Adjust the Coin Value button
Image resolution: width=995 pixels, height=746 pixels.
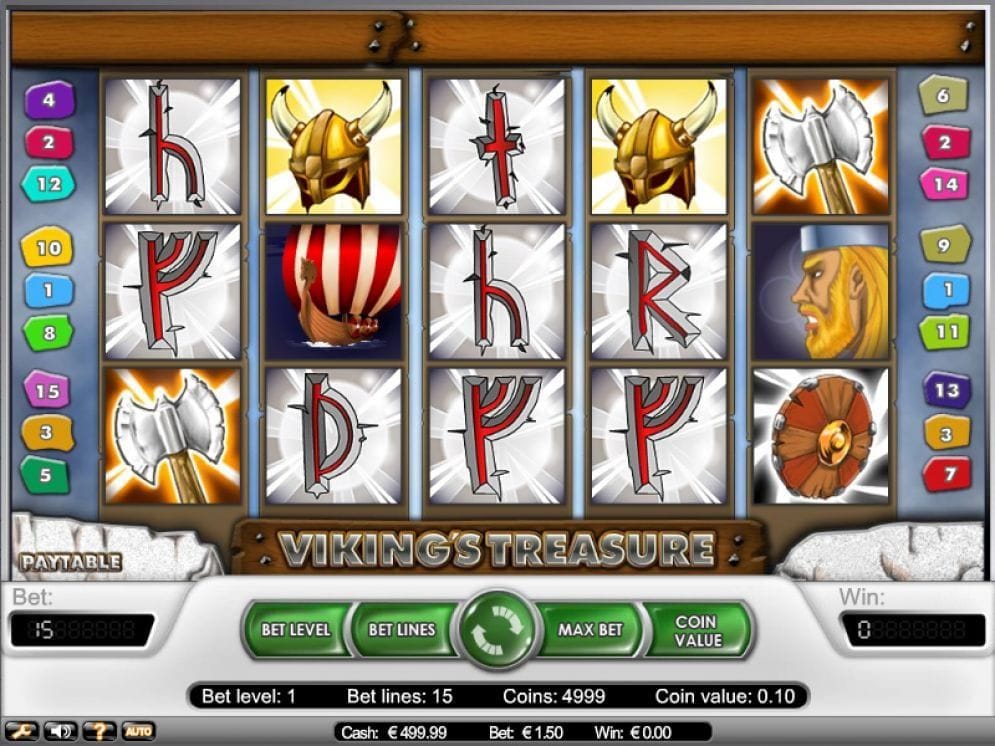(697, 630)
